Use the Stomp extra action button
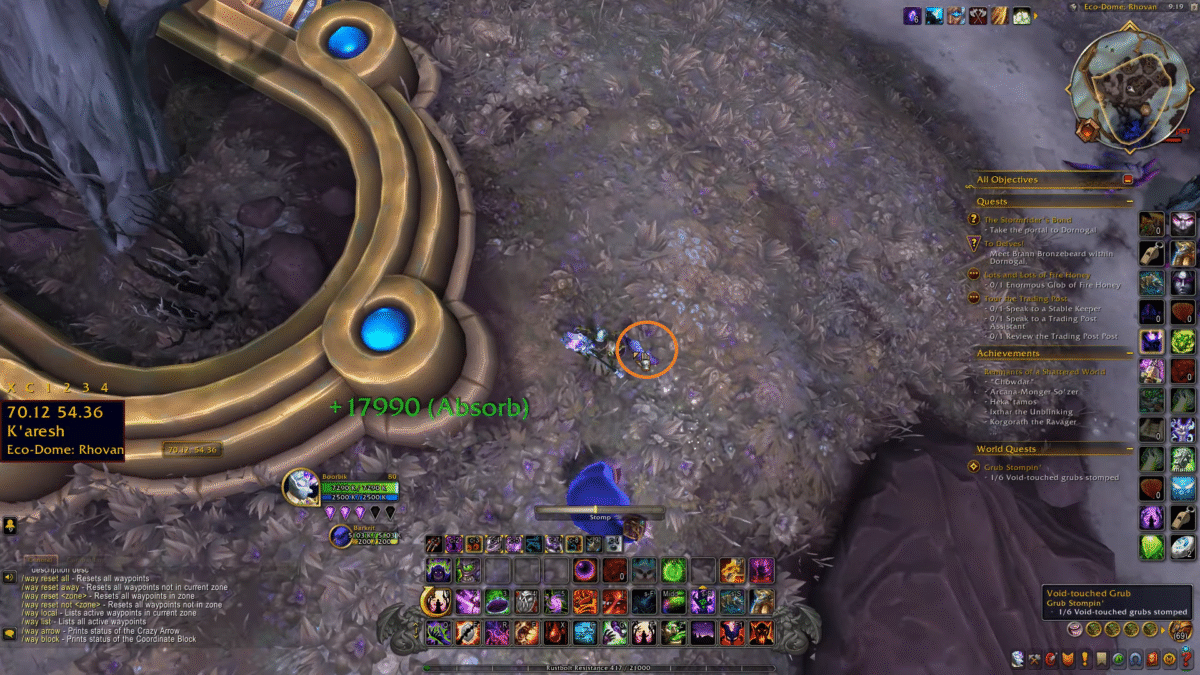Viewport: 1200px width, 675px height. 632,526
